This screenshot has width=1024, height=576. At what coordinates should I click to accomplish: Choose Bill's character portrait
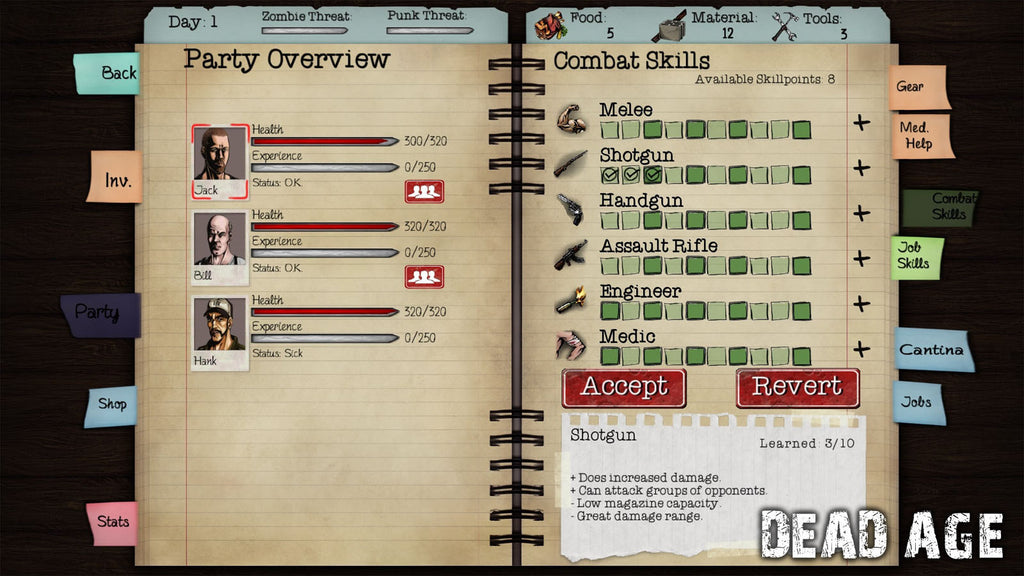coord(219,241)
